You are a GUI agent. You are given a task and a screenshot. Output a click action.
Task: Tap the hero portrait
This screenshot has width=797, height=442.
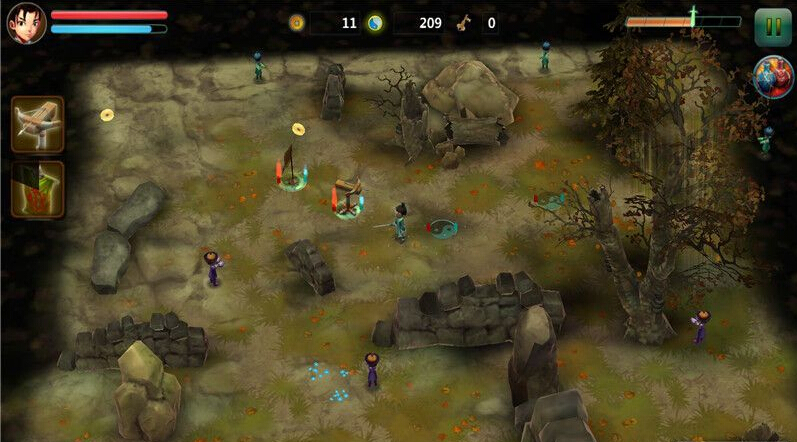coord(26,24)
